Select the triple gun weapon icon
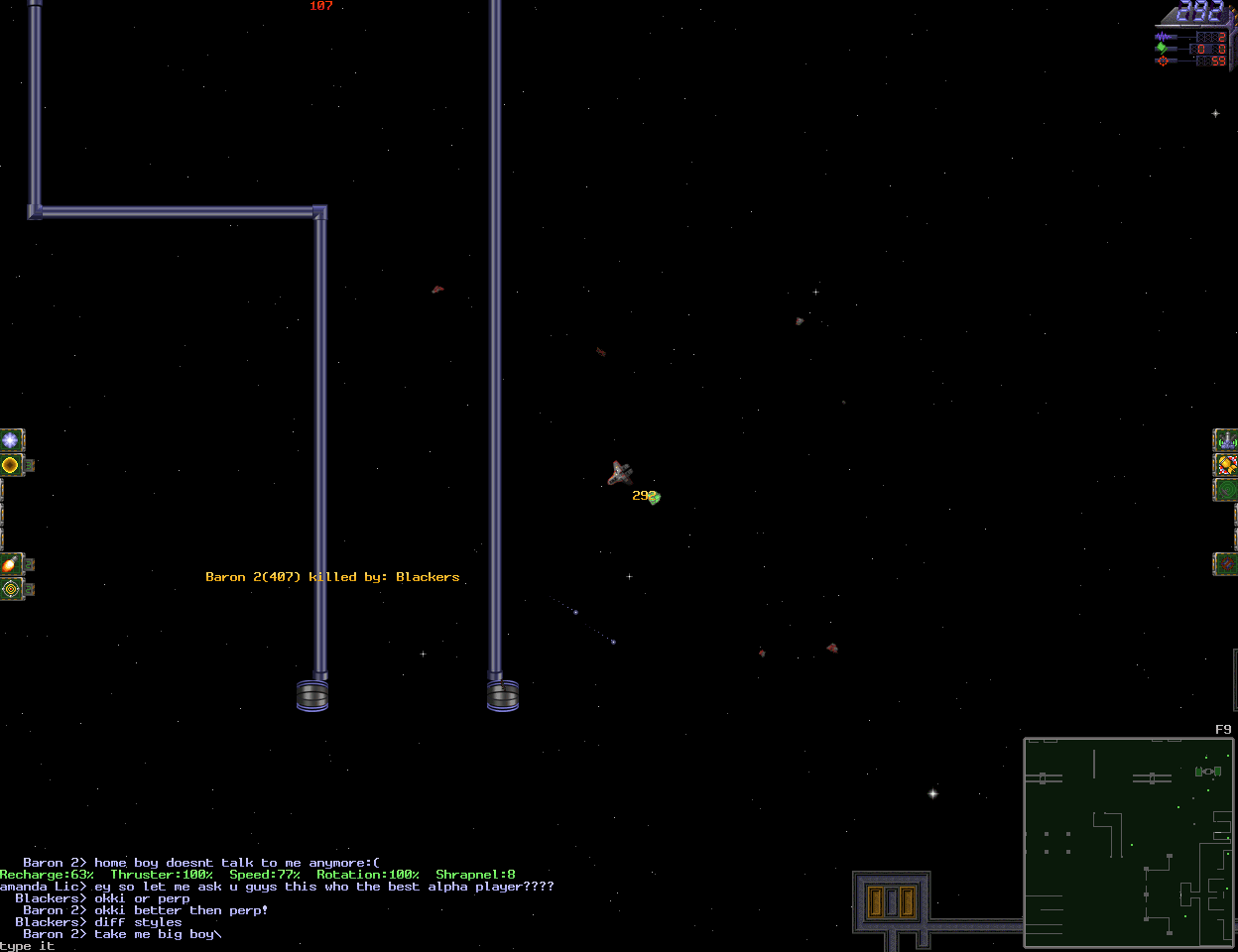 click(x=1226, y=439)
